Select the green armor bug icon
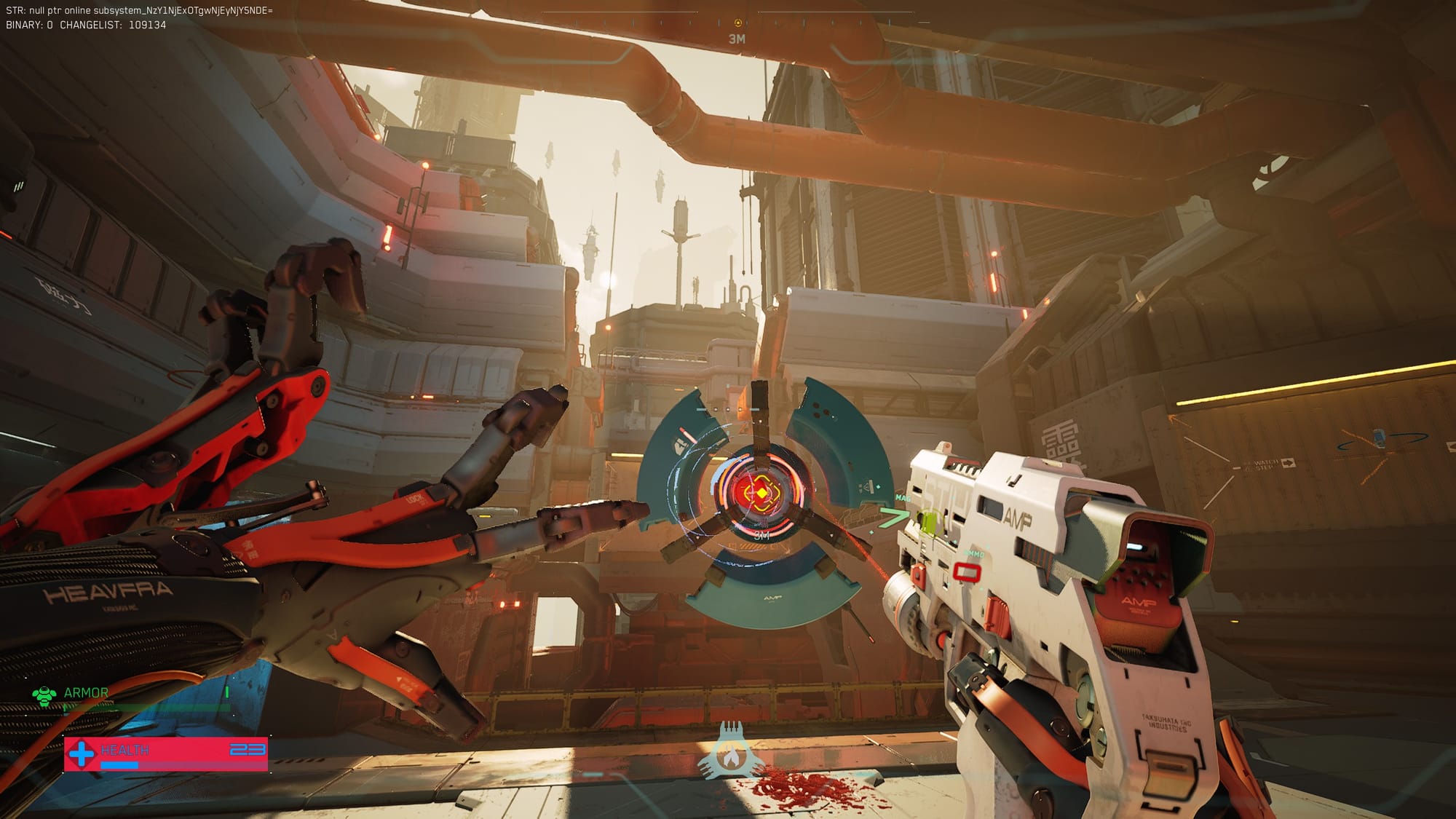This screenshot has height=819, width=1456. click(44, 695)
